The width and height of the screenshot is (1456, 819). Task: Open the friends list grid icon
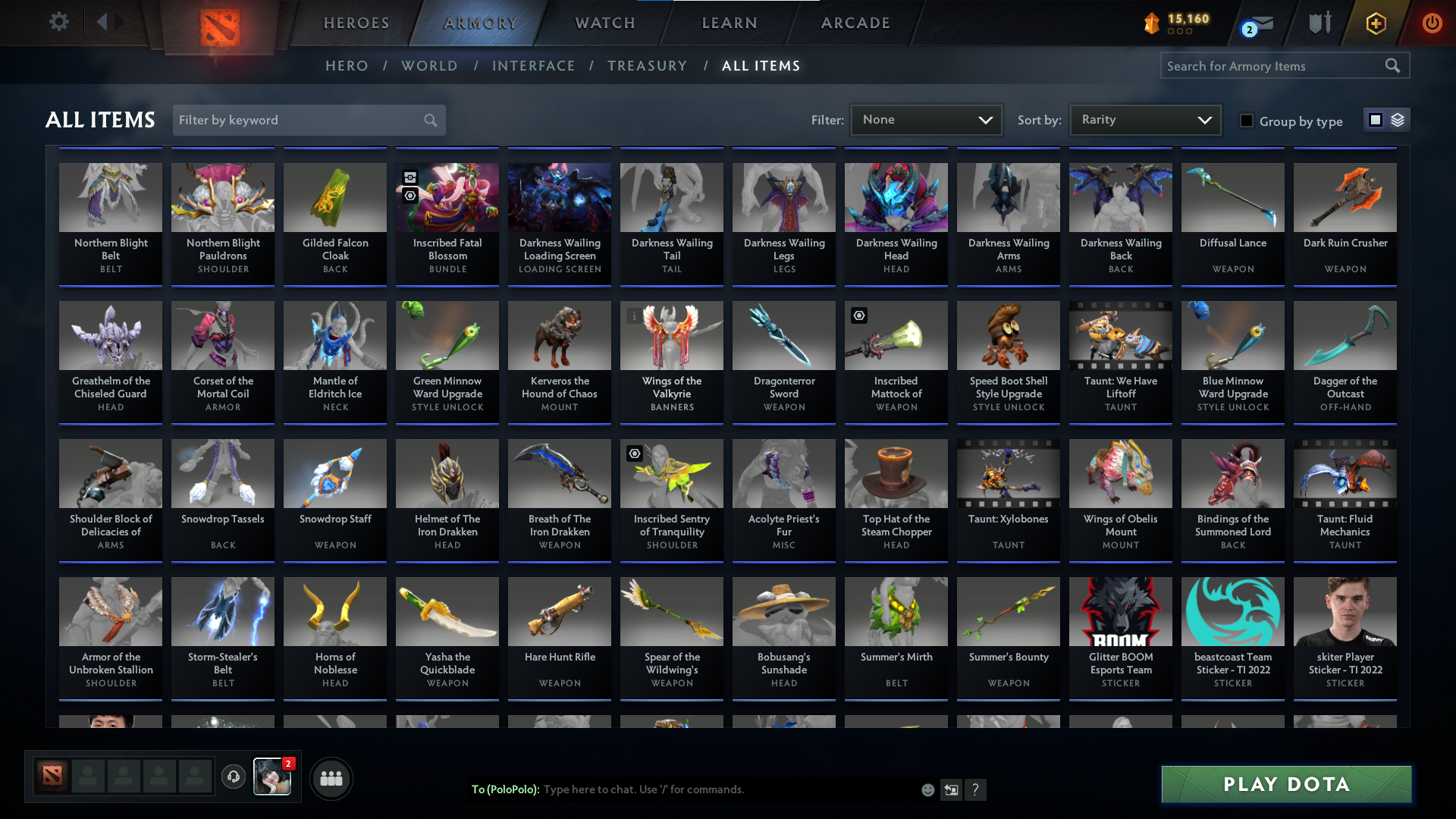pos(331,778)
